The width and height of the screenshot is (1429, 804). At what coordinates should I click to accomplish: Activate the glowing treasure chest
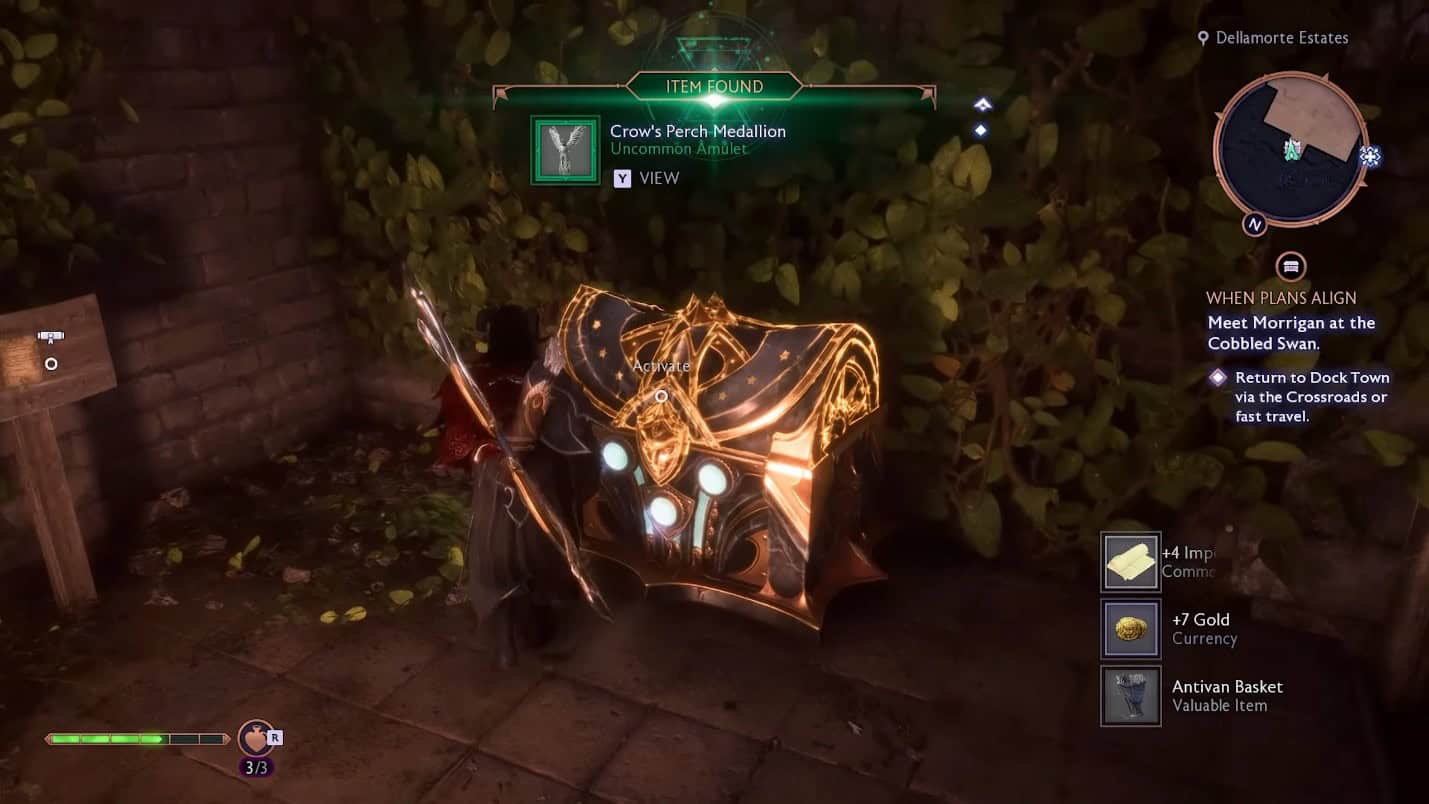661,396
